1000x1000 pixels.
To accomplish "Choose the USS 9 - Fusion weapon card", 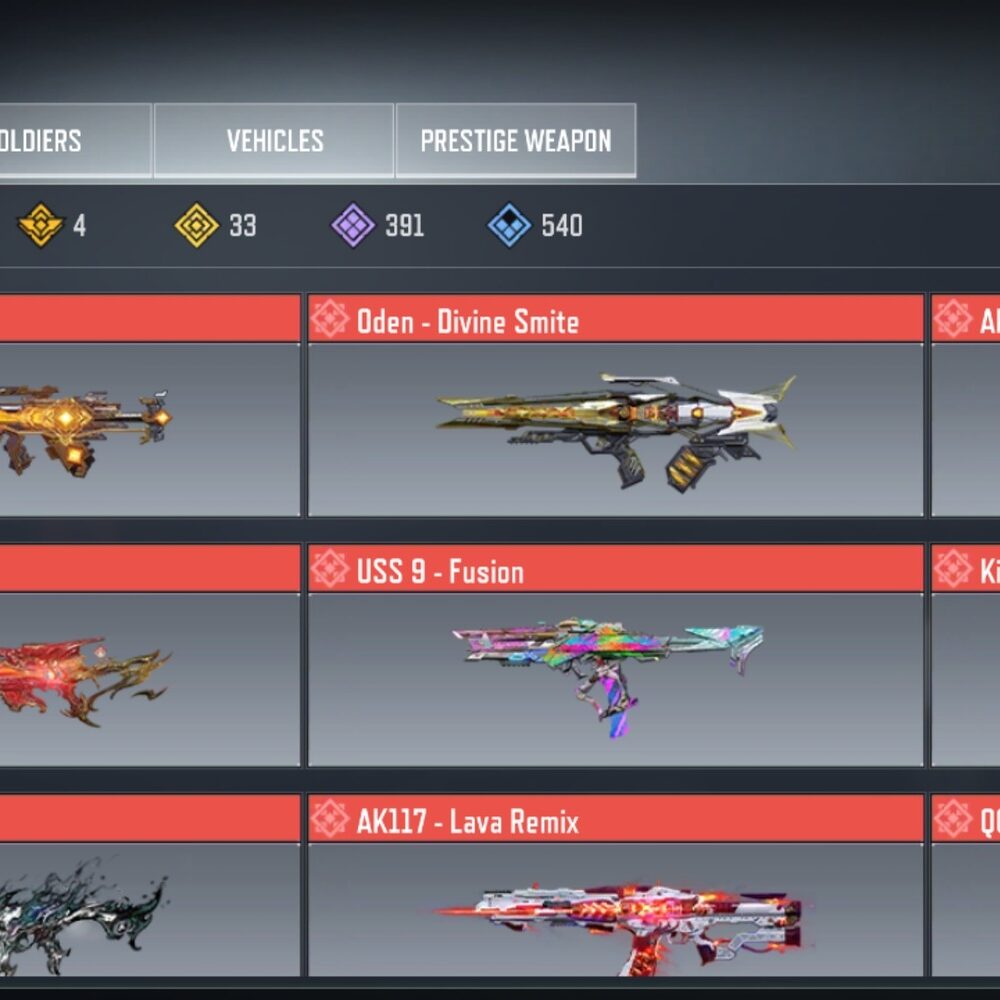I will [615, 679].
